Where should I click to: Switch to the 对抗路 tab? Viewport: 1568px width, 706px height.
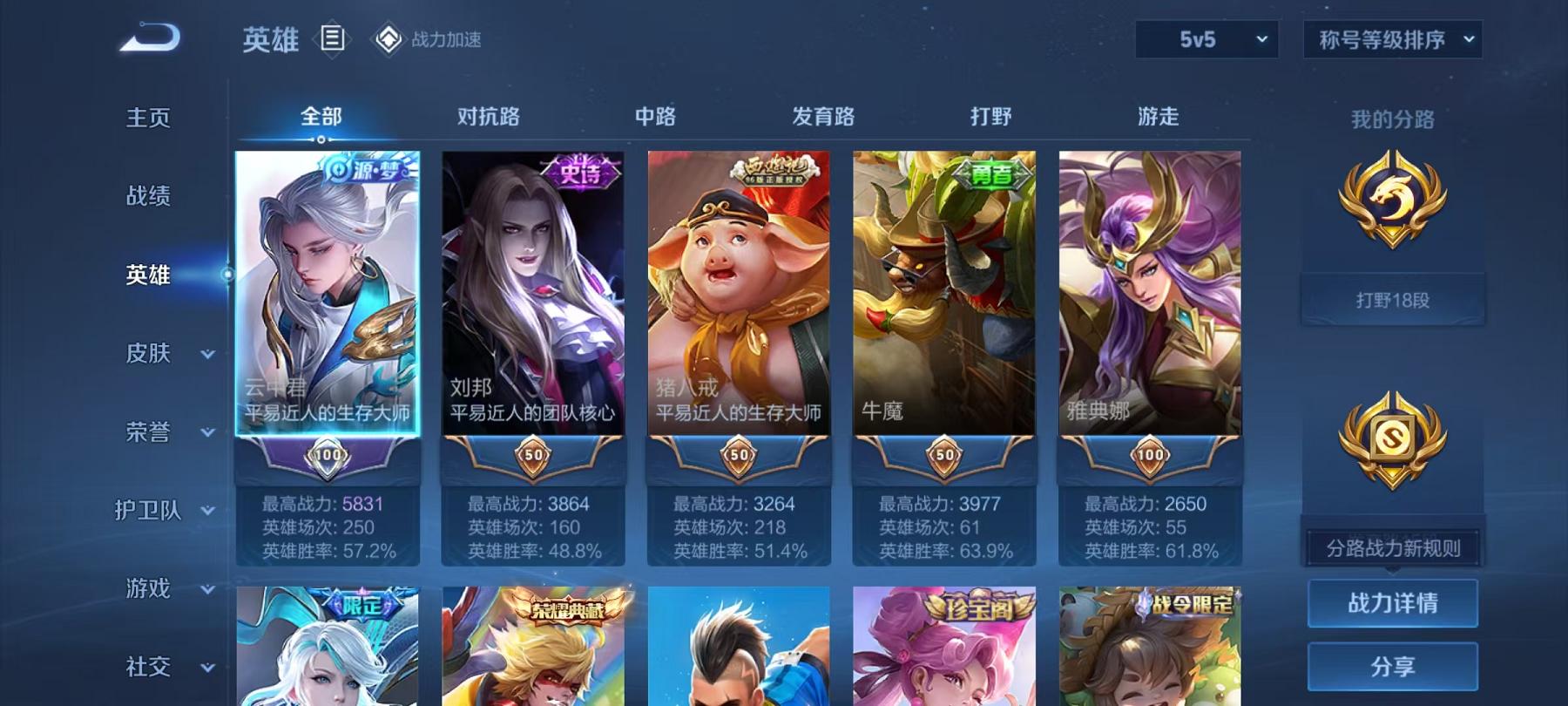coord(486,116)
